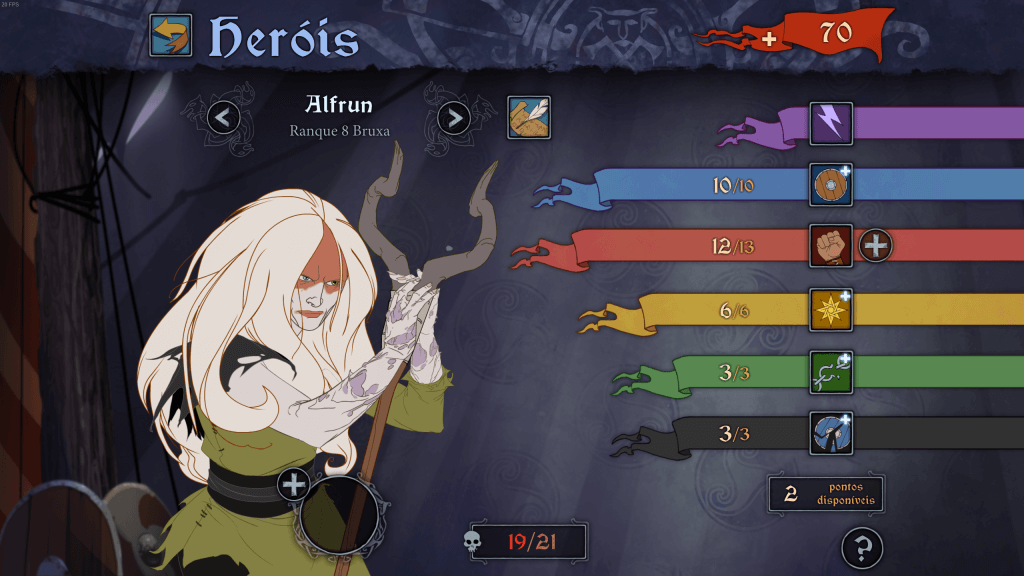The width and height of the screenshot is (1024, 576).
Task: Open help with the question mark button
Action: [x=862, y=547]
